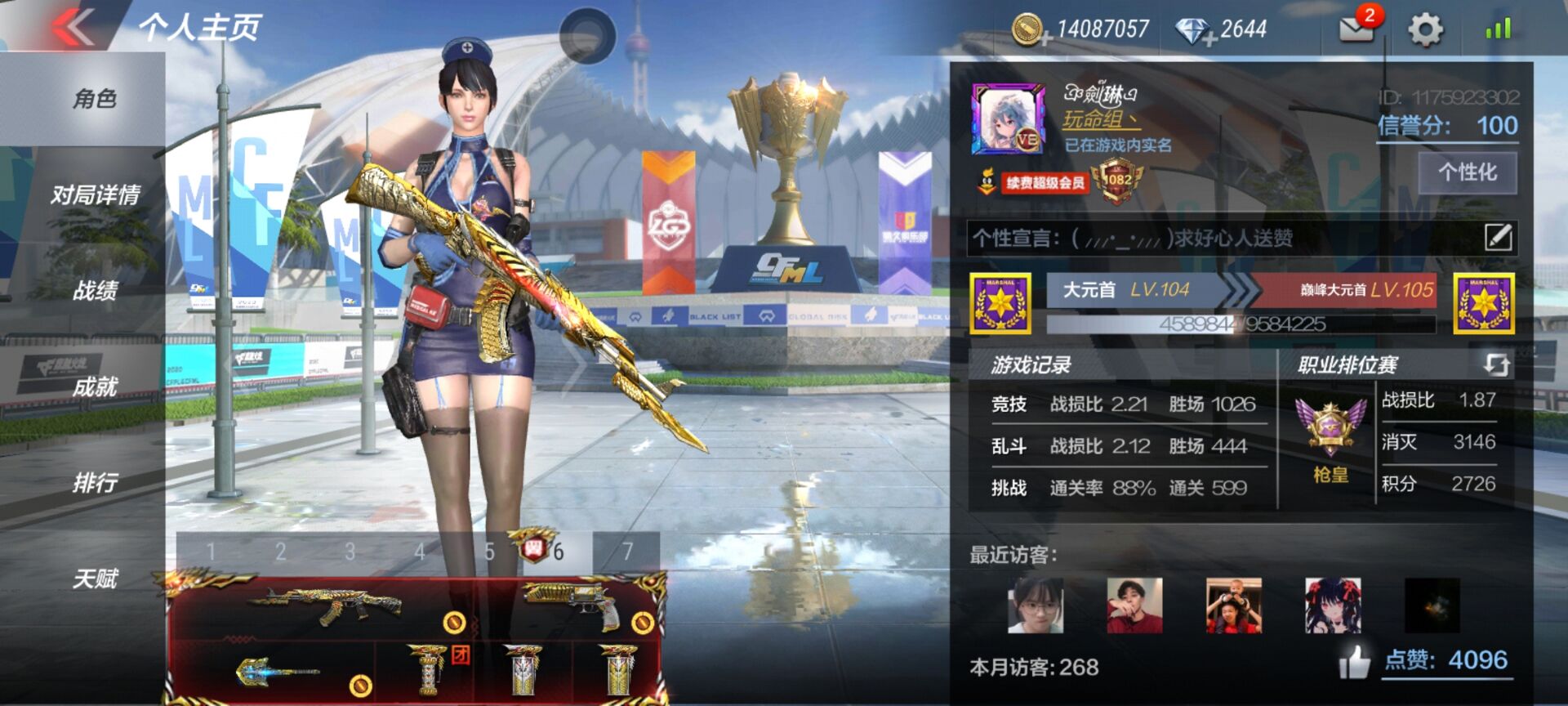Image resolution: width=1568 pixels, height=706 pixels.
Task: Open the 天赋 tab
Action: 95,579
